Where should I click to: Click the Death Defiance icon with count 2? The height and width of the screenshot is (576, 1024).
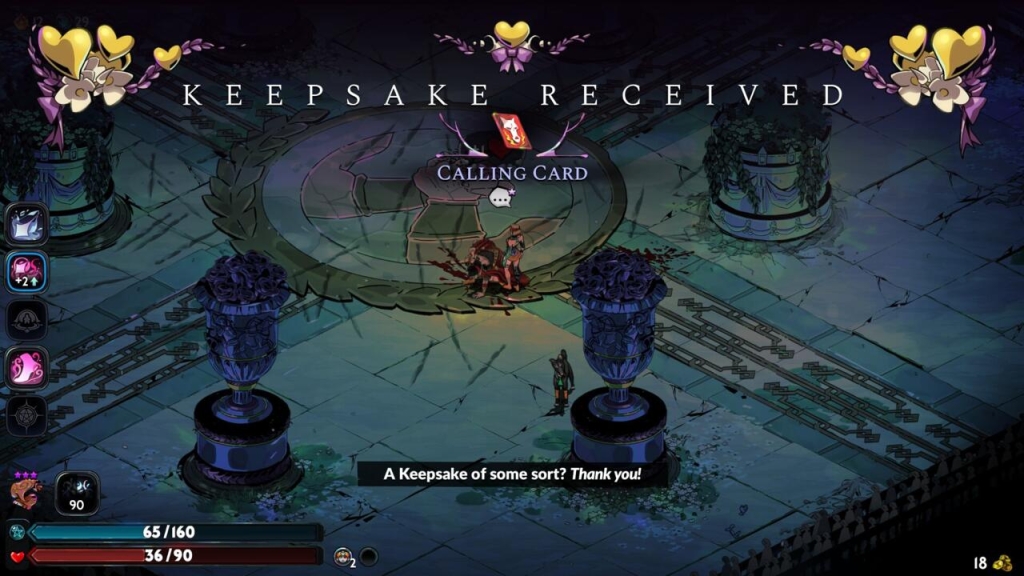pos(344,555)
